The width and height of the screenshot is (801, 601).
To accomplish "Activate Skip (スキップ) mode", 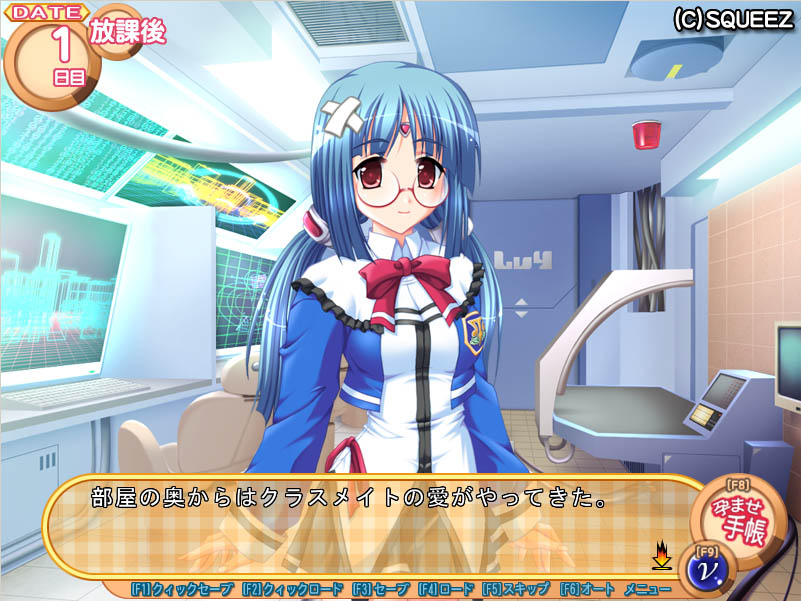I will point(515,590).
